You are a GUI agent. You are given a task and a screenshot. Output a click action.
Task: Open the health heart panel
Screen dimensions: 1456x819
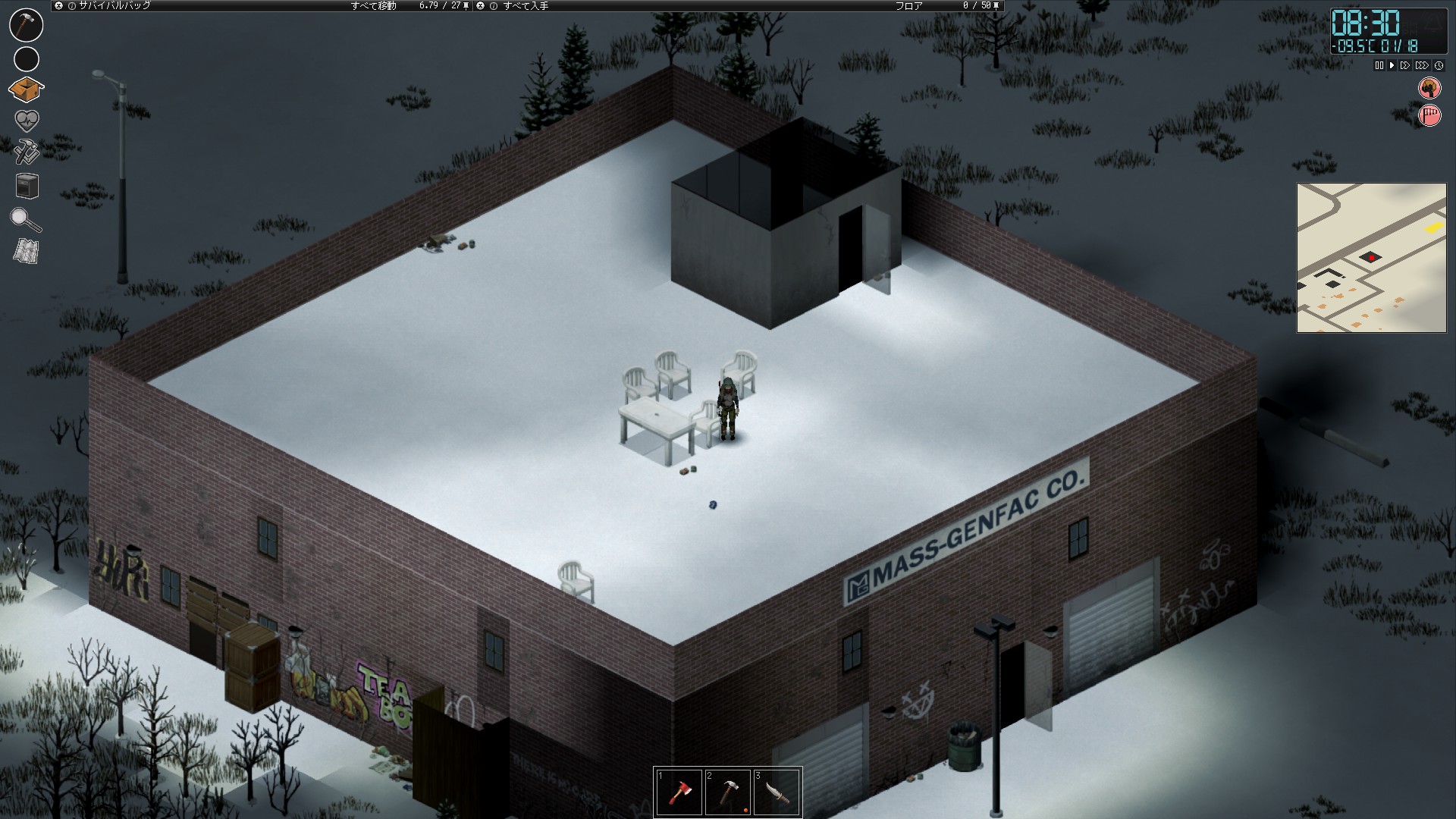point(27,121)
